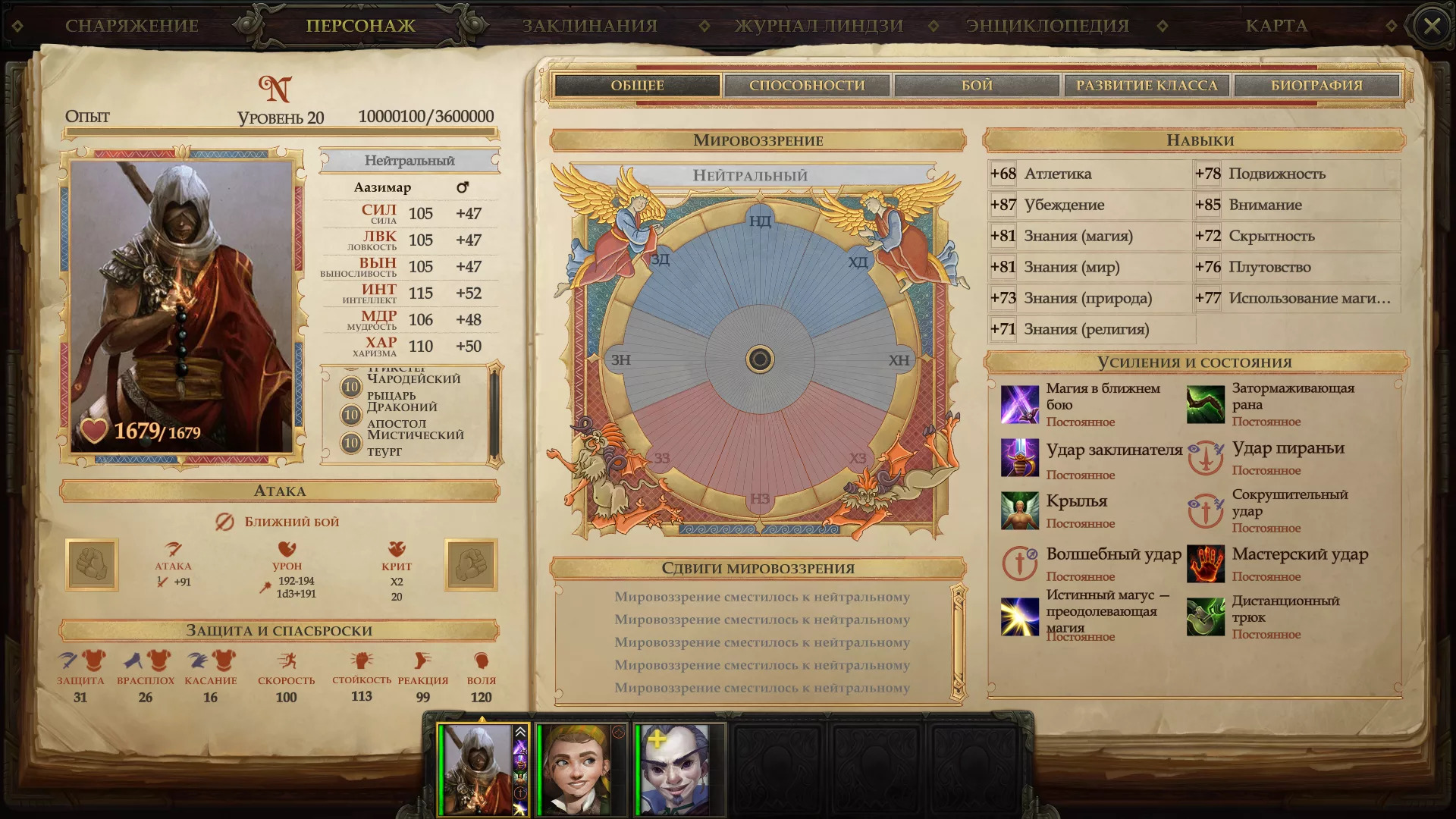The height and width of the screenshot is (819, 1456).
Task: View the Развитие класса sub-tab
Action: 1147,86
